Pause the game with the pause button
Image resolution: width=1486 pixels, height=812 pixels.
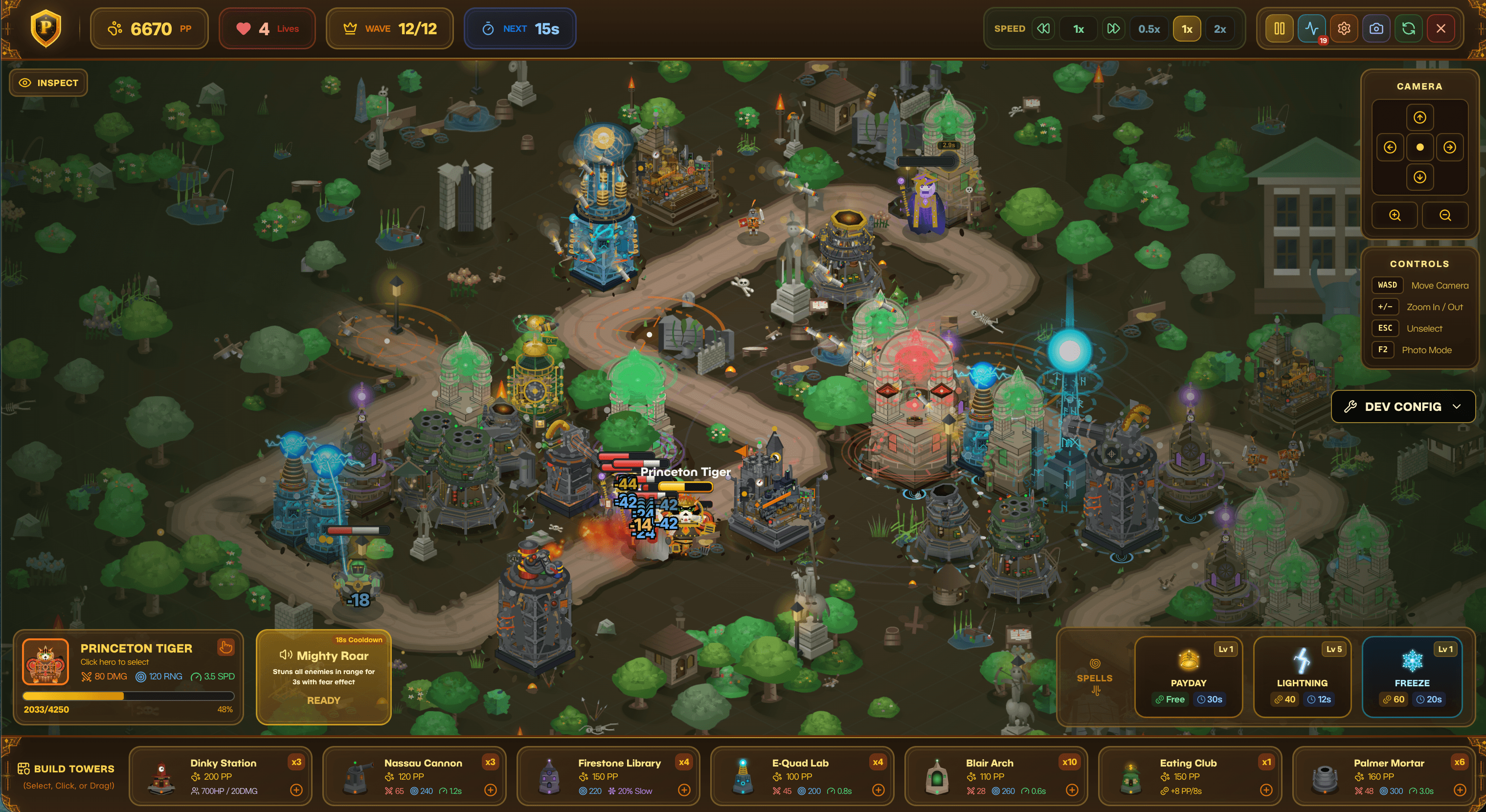[1279, 29]
